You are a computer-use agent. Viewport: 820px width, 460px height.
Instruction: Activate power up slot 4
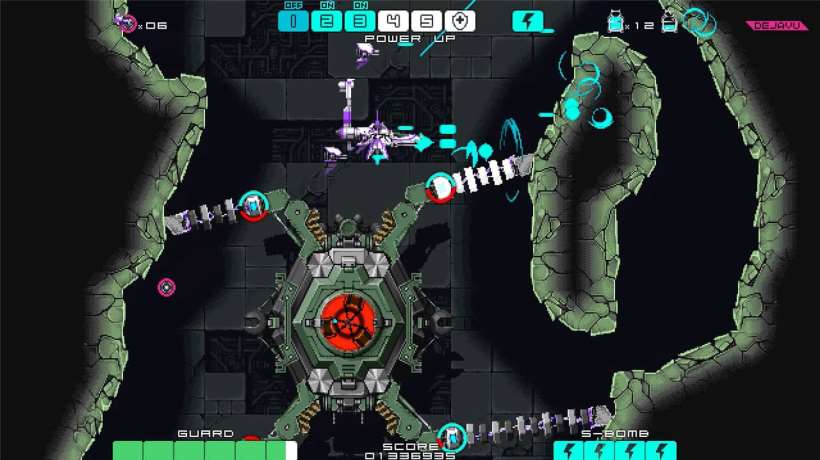point(394,20)
